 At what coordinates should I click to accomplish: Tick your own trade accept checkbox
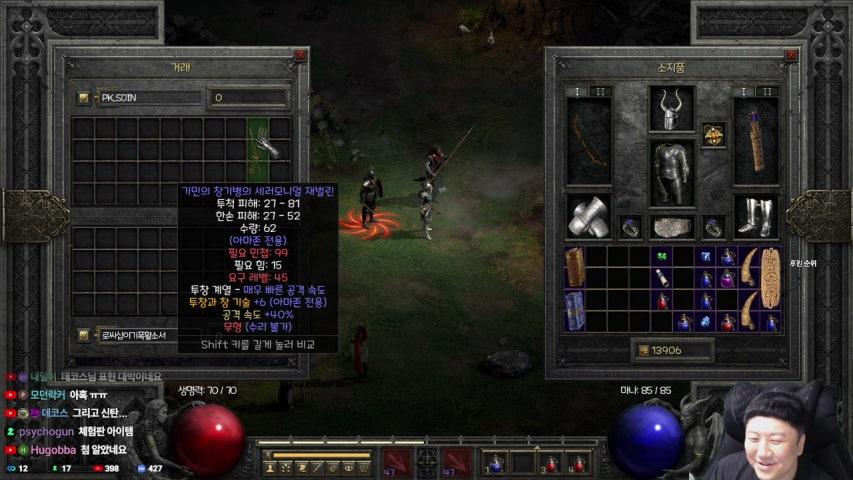tap(84, 335)
